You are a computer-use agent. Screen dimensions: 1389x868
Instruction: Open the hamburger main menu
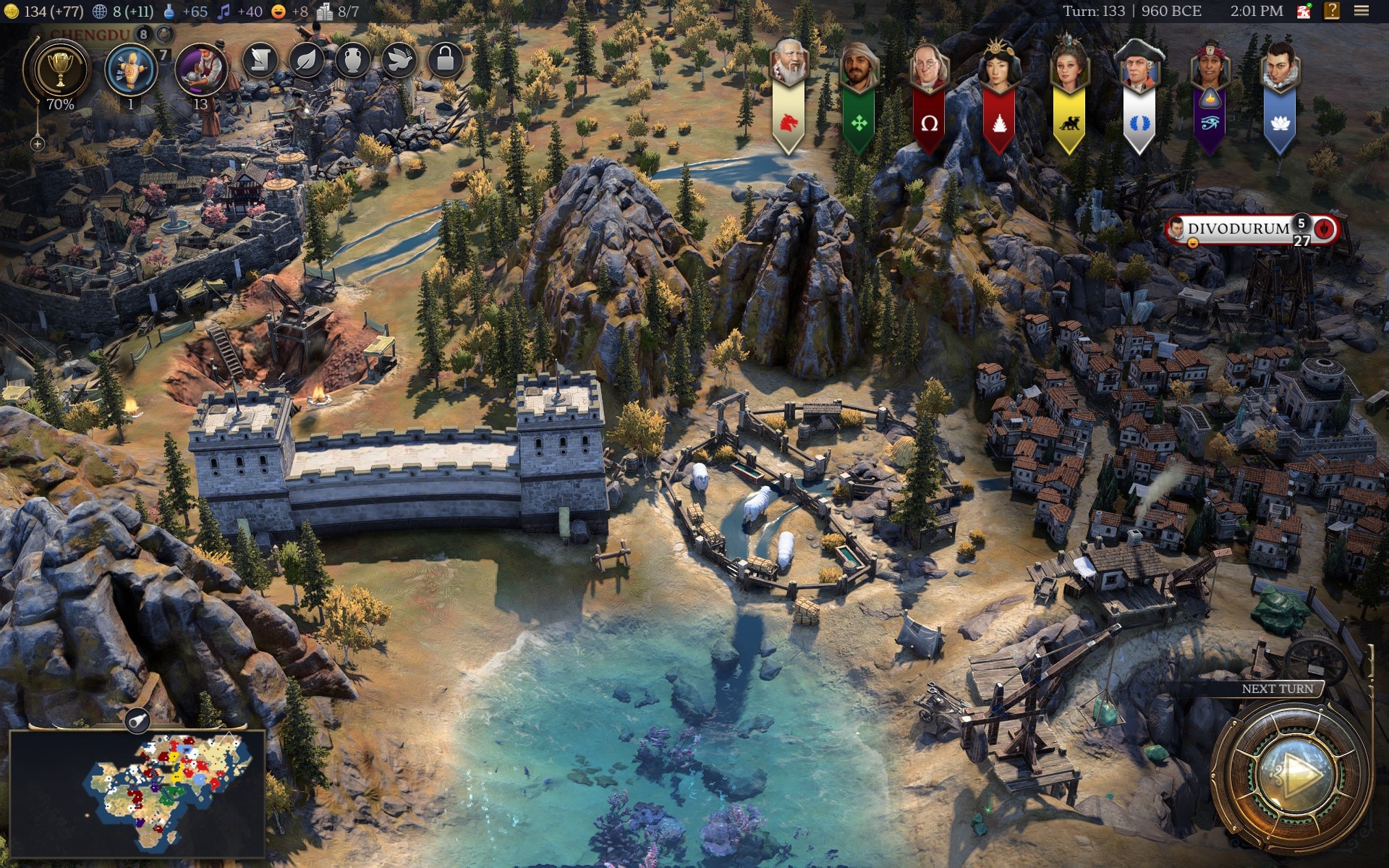coord(1362,11)
